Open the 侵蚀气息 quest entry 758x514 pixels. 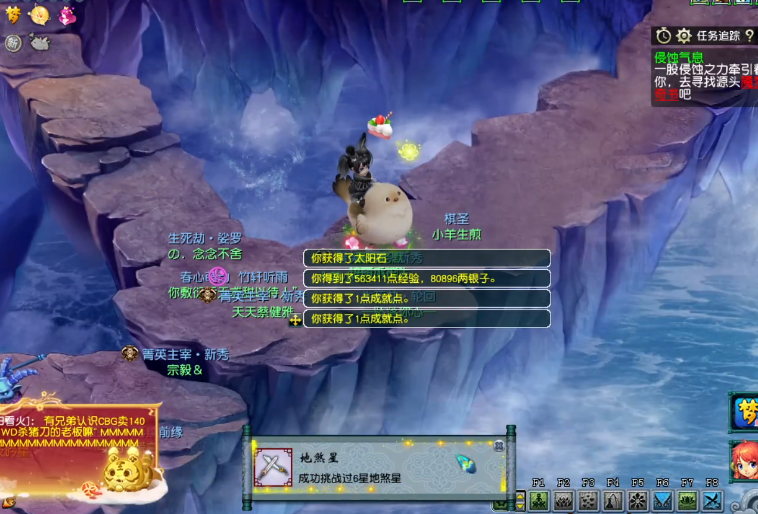click(x=678, y=58)
